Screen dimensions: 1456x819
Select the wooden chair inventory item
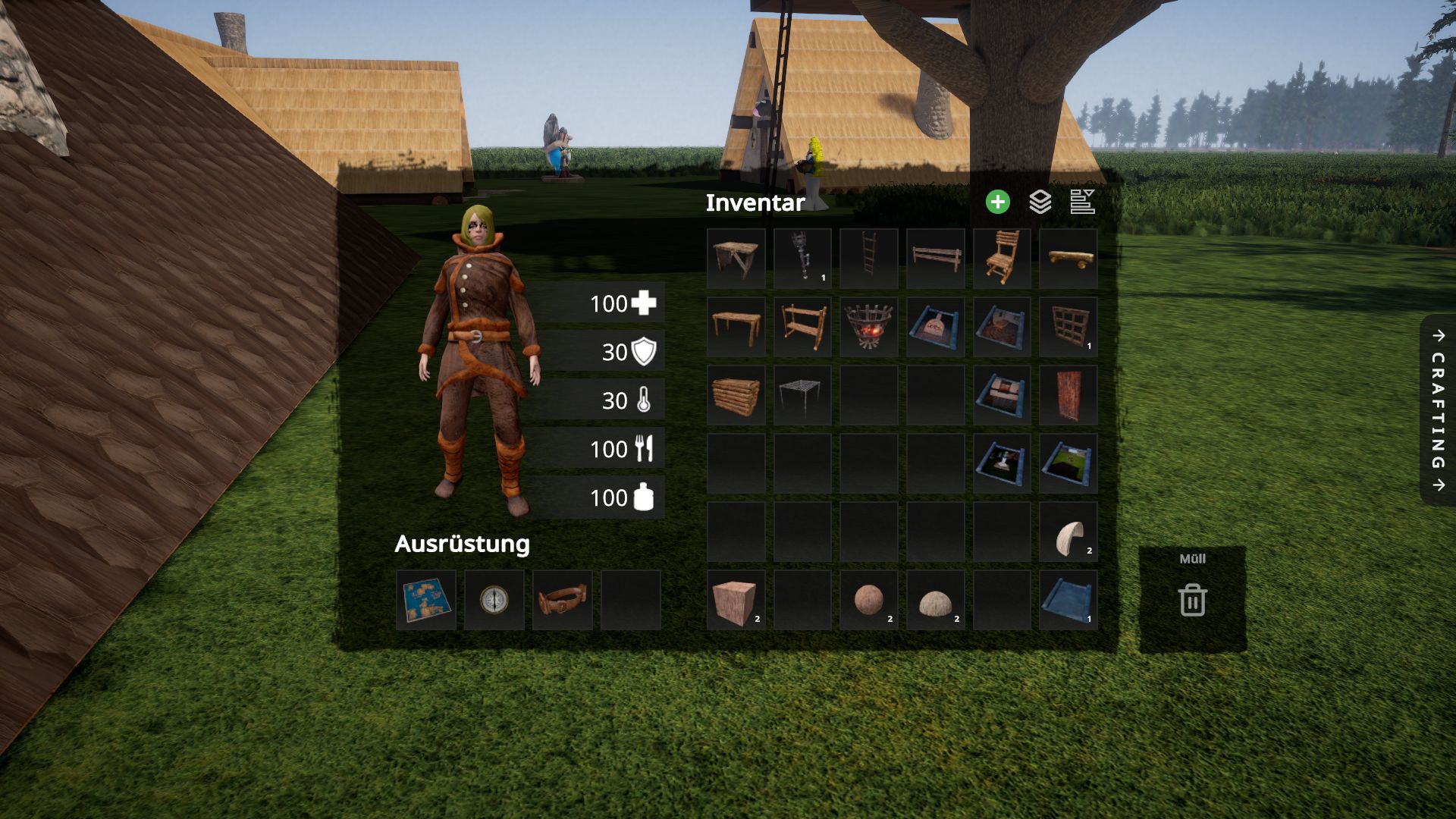(1002, 259)
